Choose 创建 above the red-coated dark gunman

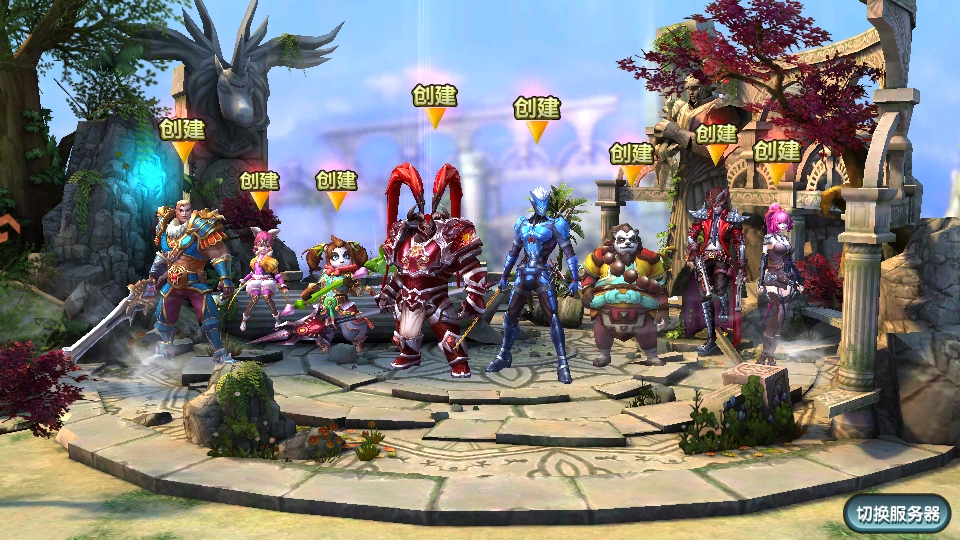716,134
